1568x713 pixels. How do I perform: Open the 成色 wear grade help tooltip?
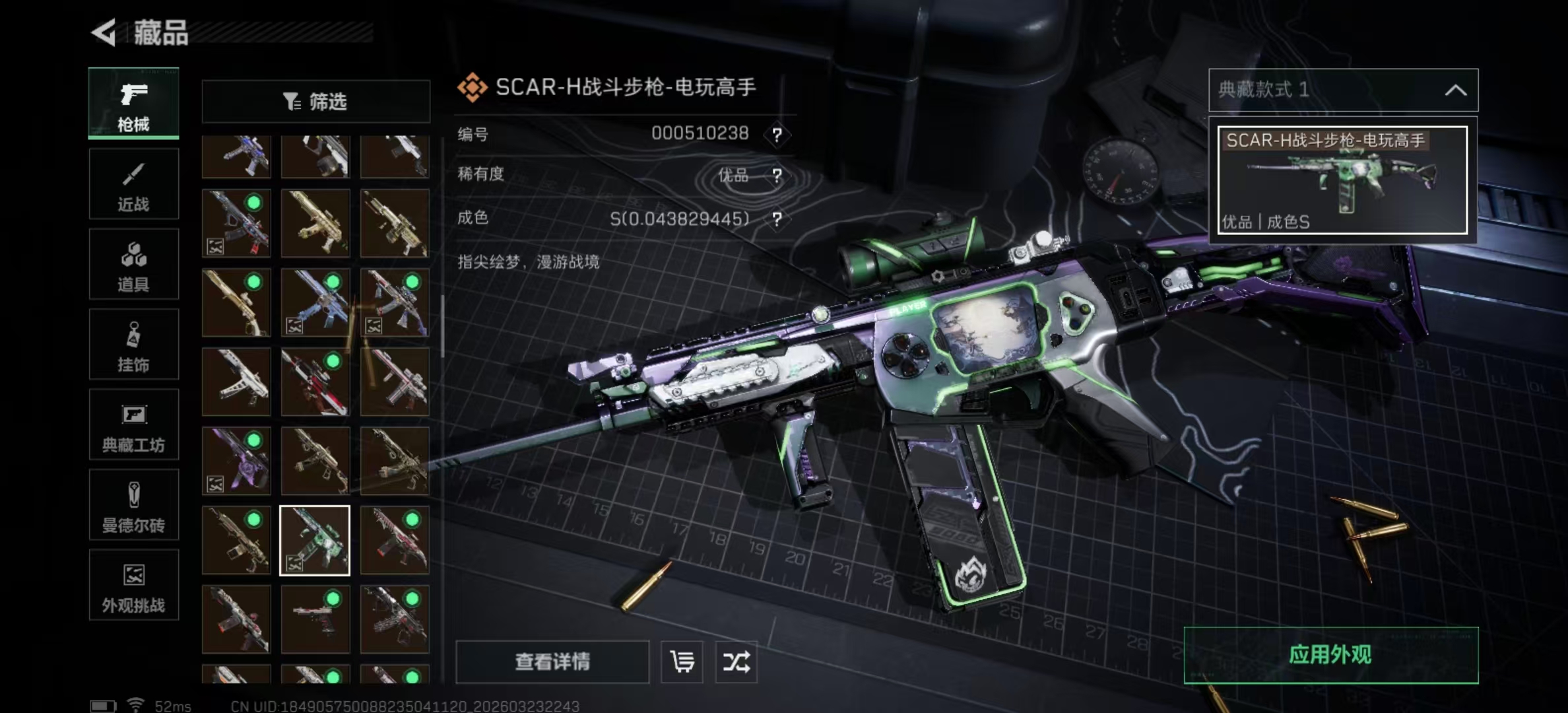pyautogui.click(x=777, y=219)
